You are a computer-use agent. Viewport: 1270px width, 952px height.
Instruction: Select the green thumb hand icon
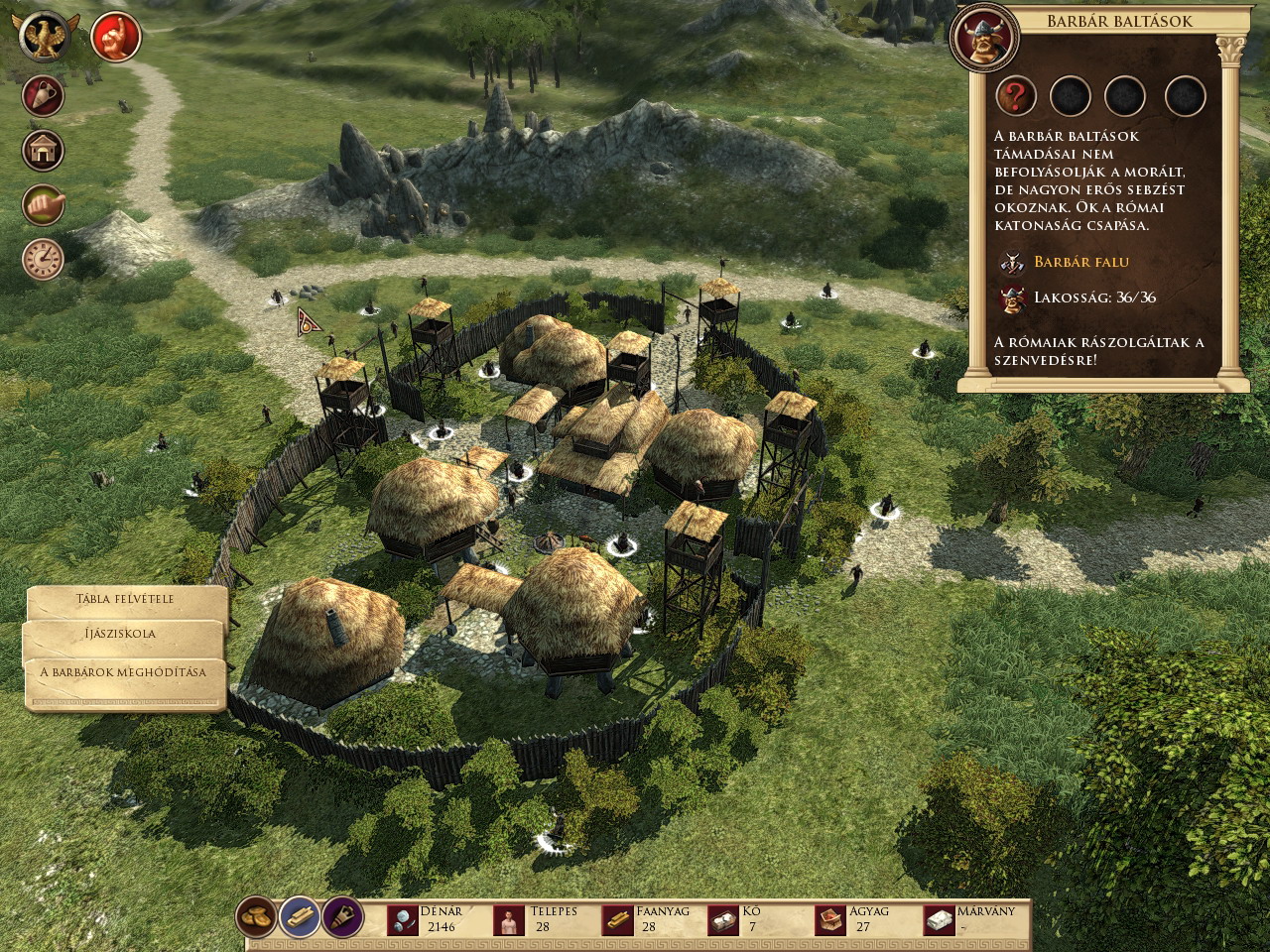tap(44, 204)
